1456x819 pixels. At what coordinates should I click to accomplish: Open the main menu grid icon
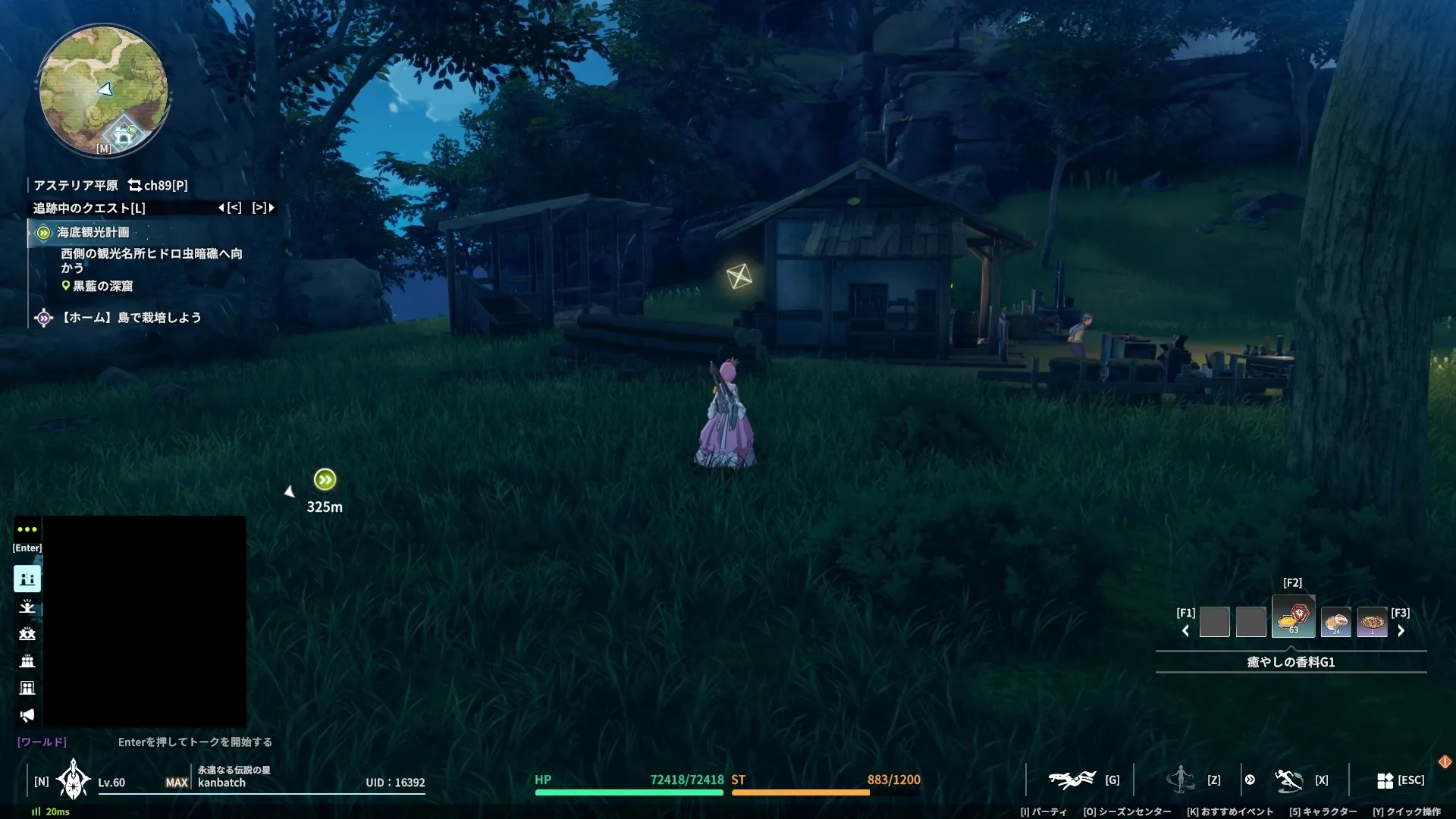[1385, 780]
